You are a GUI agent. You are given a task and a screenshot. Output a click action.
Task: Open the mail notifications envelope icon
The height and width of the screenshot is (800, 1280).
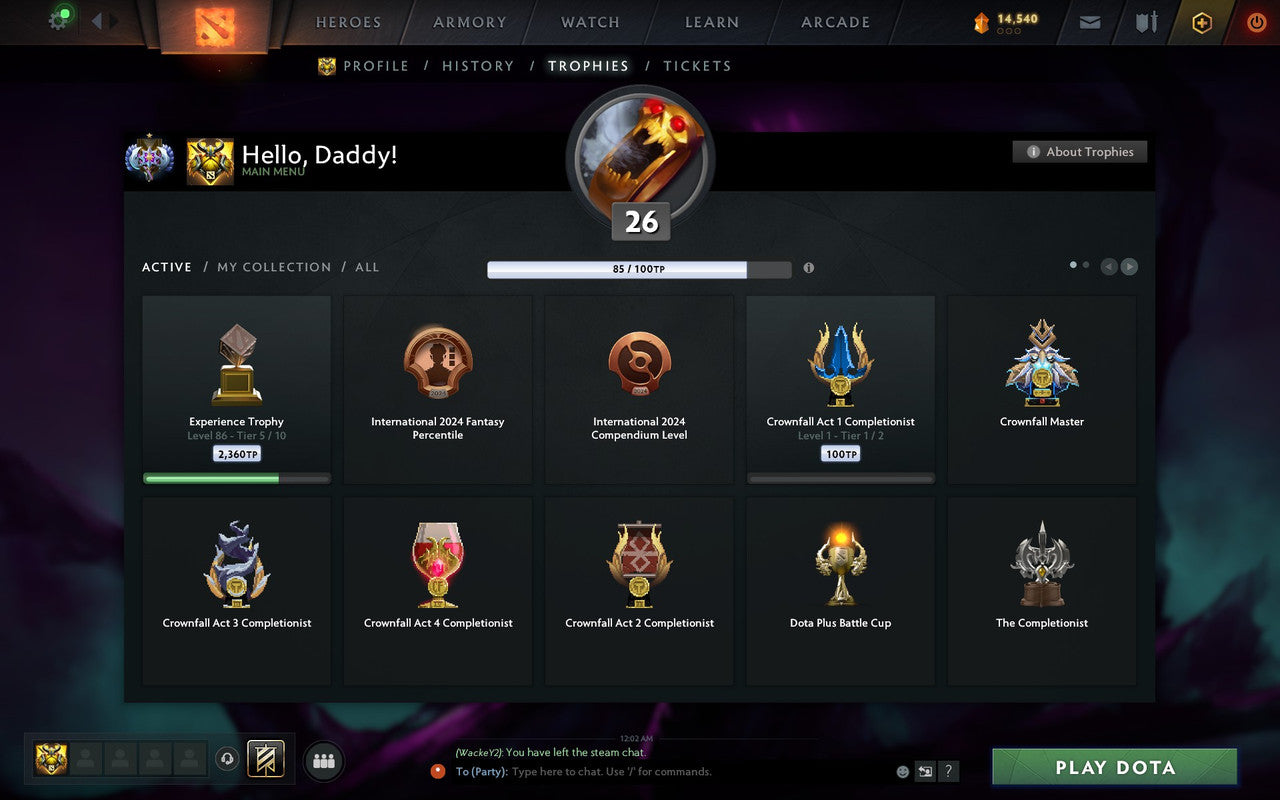pos(1089,22)
